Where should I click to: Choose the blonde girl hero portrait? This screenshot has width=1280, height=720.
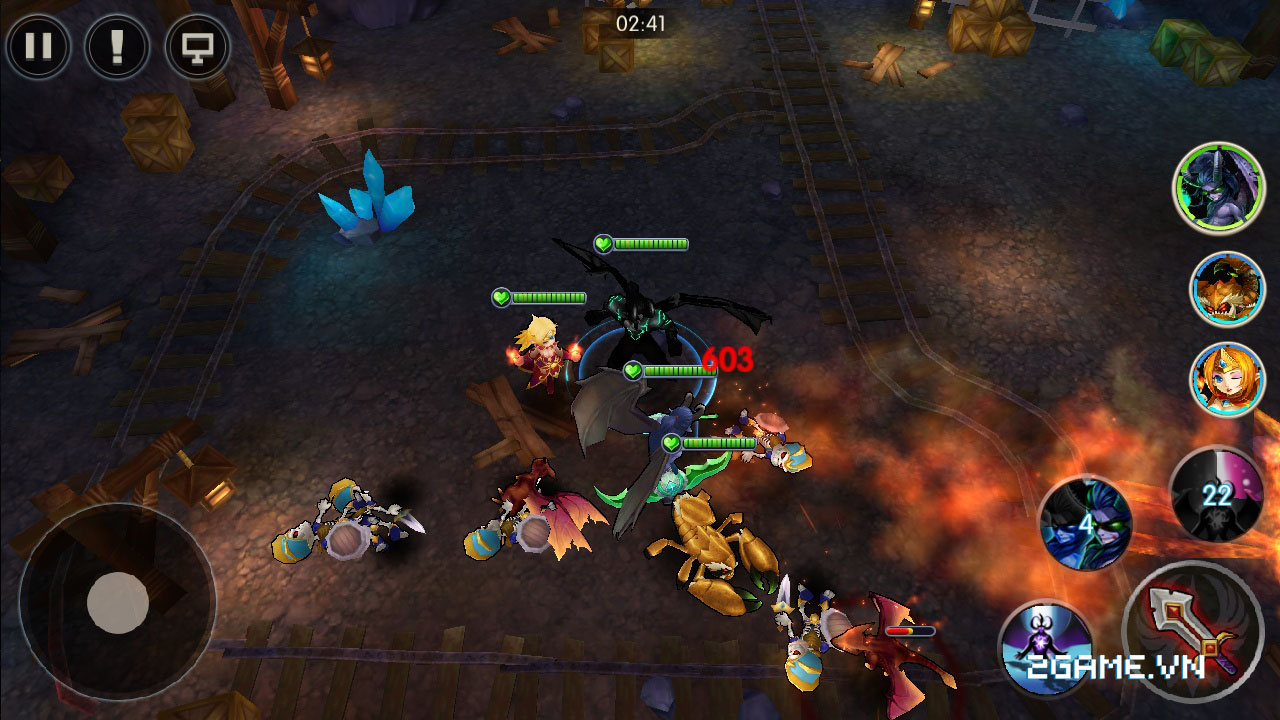tap(1227, 380)
